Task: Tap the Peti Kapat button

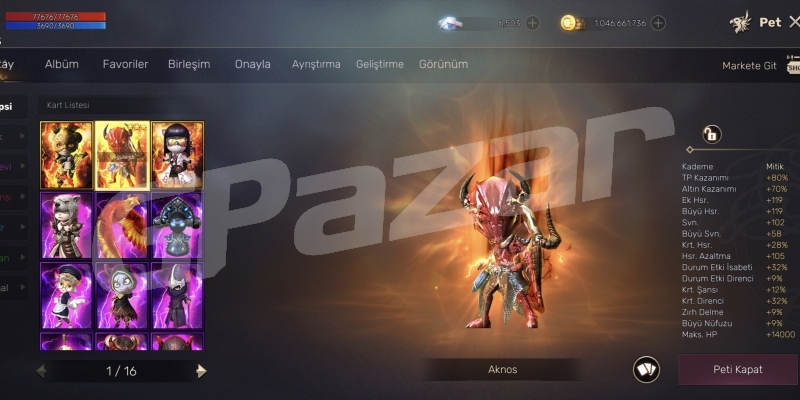Action: 737,369
